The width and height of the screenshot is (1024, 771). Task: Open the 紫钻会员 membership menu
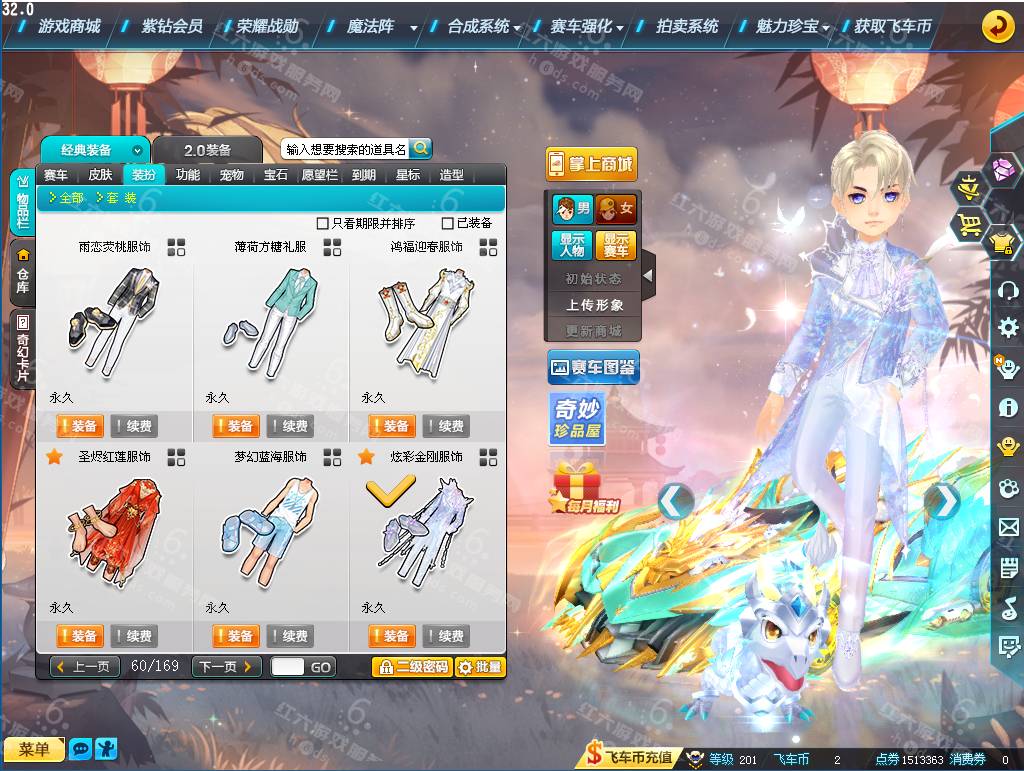[x=171, y=27]
